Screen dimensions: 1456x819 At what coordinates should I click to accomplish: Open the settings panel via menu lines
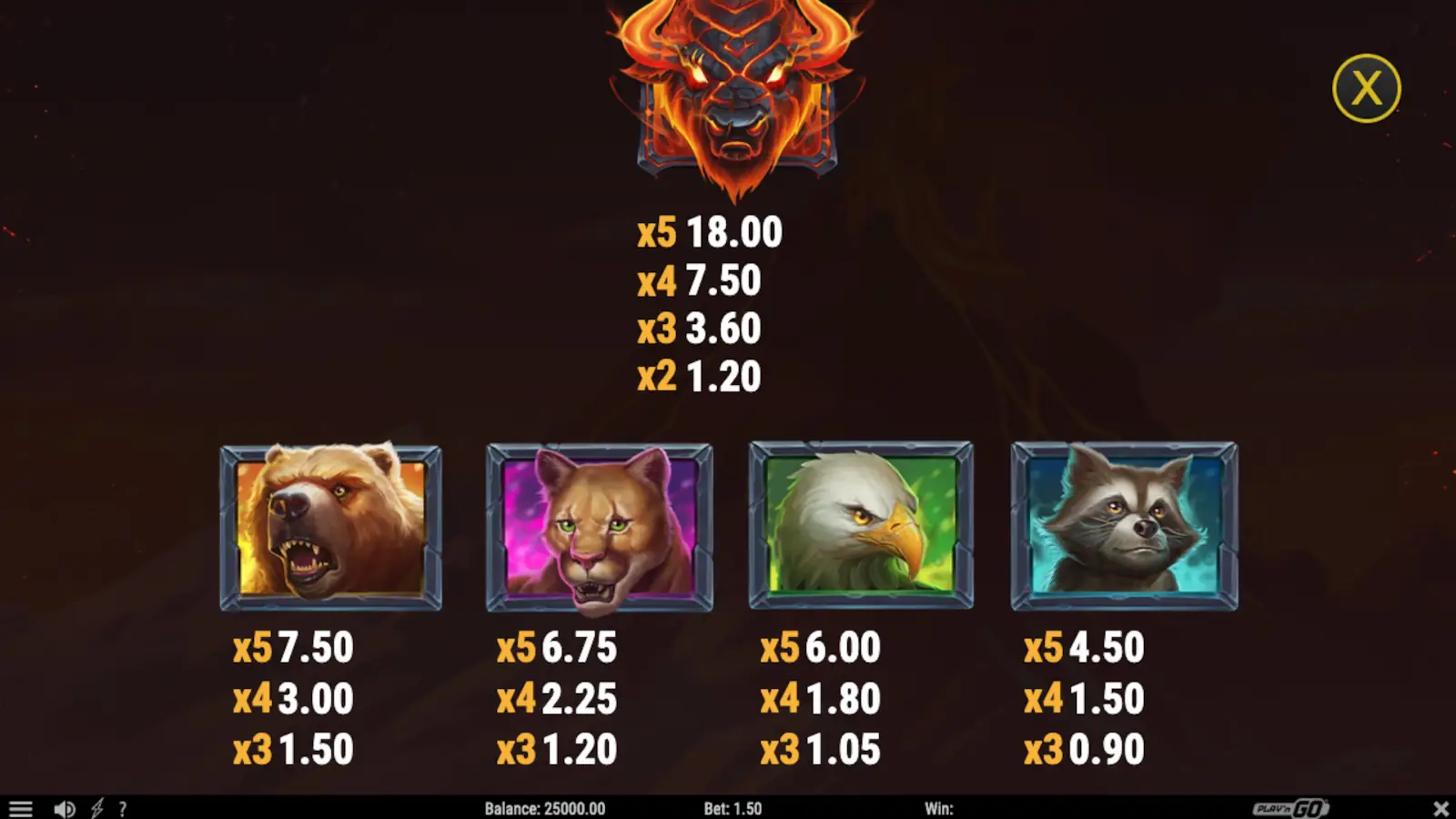coord(20,808)
